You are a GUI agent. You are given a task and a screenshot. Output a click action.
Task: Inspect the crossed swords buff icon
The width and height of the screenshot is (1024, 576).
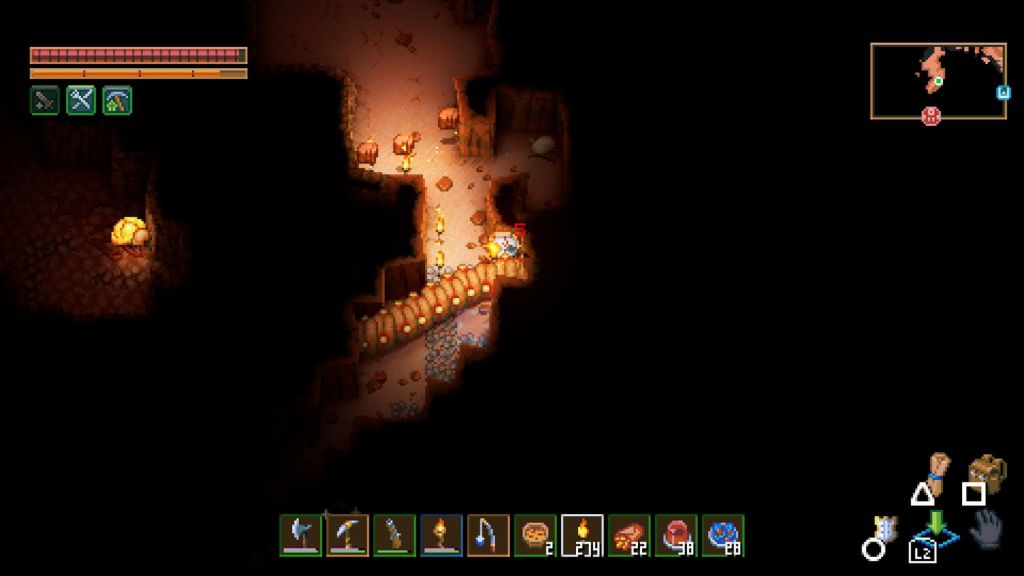(81, 100)
